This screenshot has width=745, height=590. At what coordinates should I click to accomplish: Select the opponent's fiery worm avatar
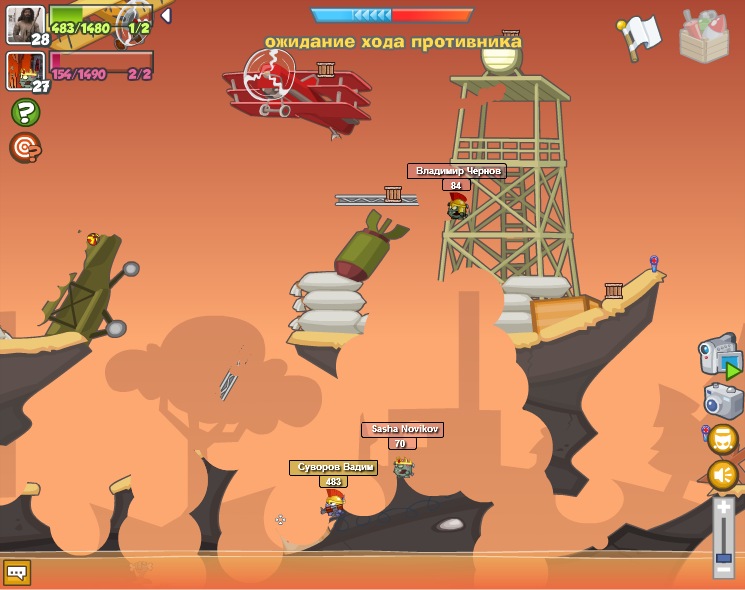[x=25, y=71]
